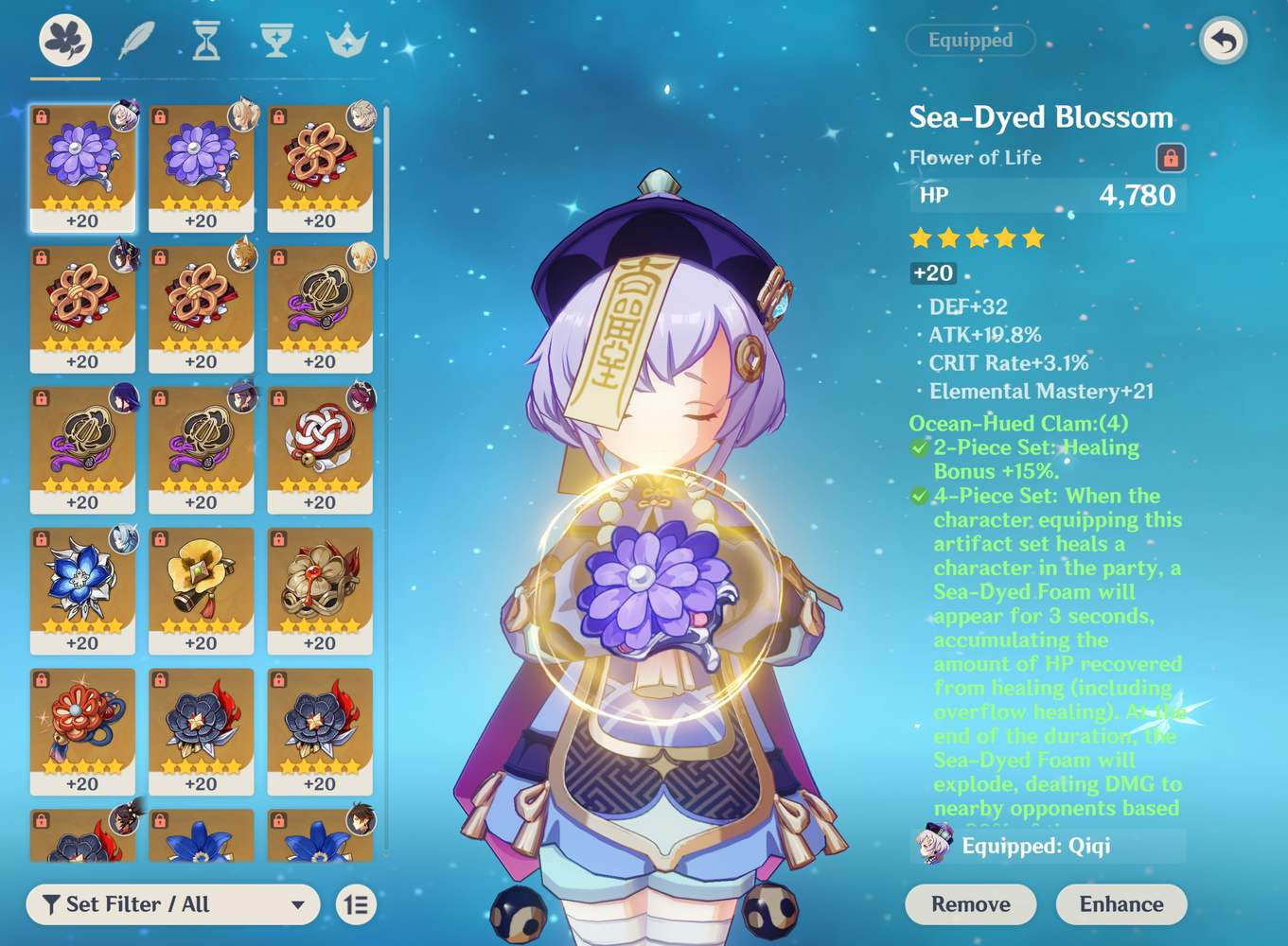The image size is (1288, 946).
Task: Click Qiqi's portrait beside the Equipped label
Action: [932, 848]
